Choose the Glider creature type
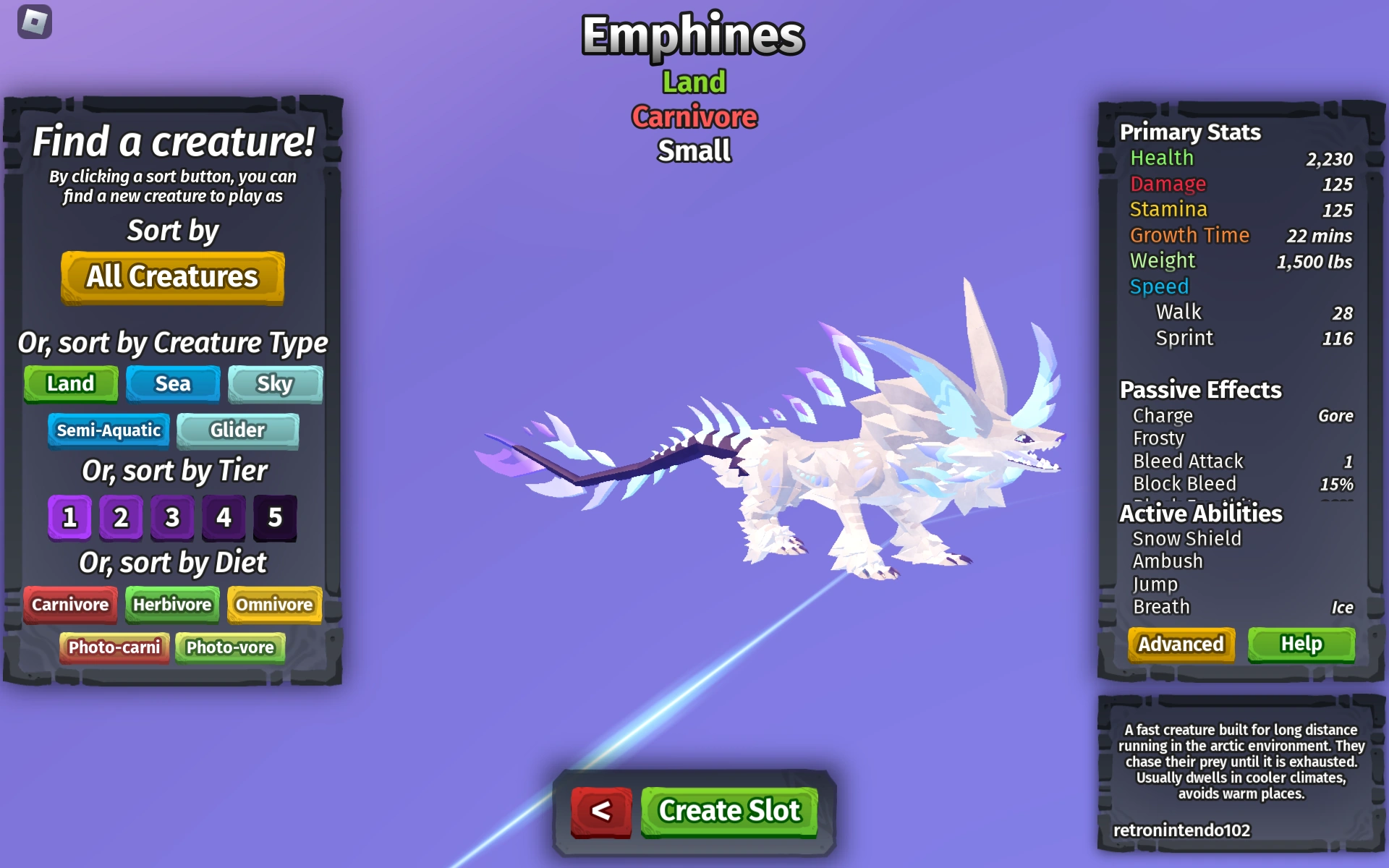The image size is (1389, 868). (238, 430)
